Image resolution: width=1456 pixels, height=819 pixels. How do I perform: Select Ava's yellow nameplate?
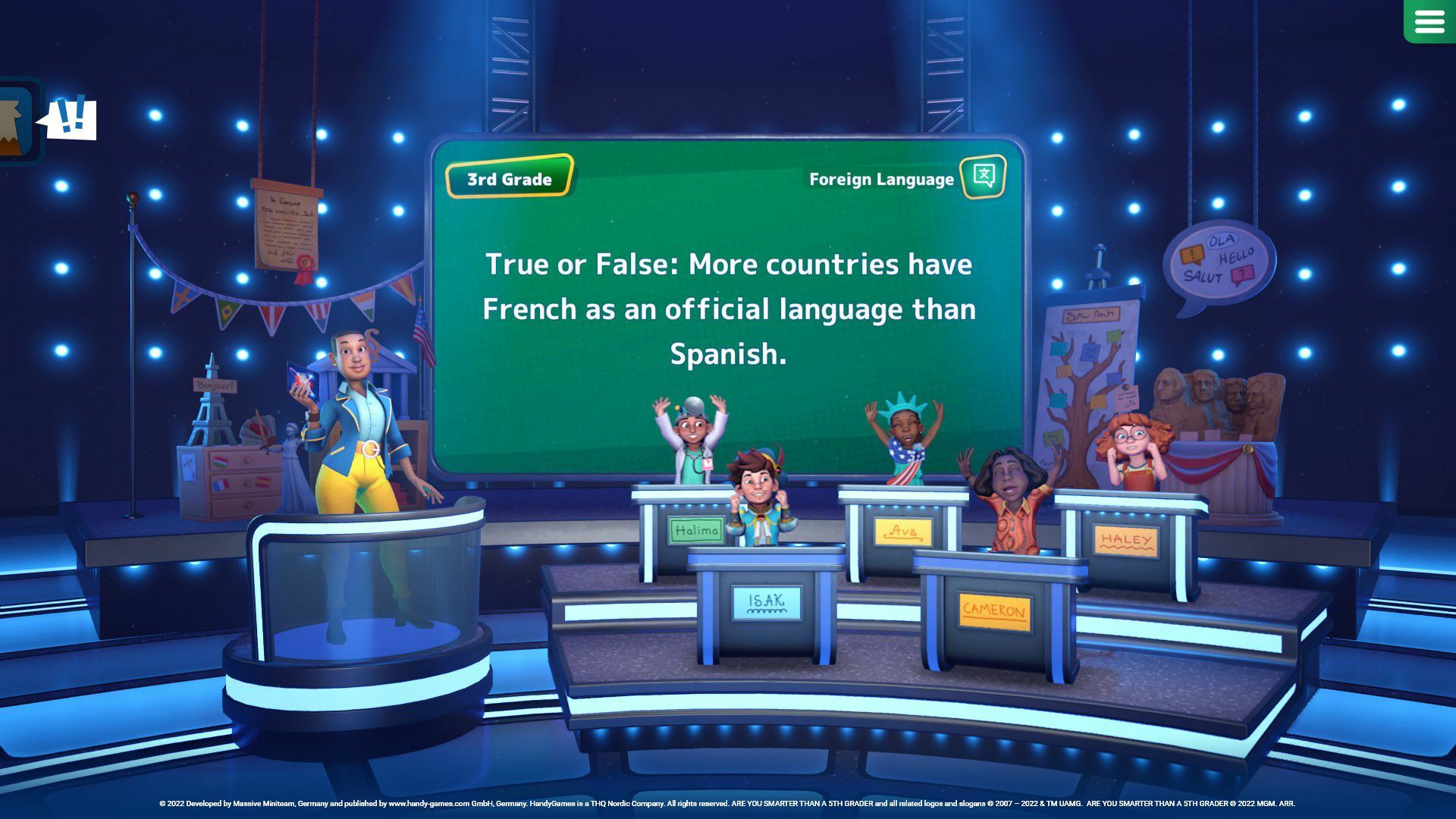click(x=902, y=532)
